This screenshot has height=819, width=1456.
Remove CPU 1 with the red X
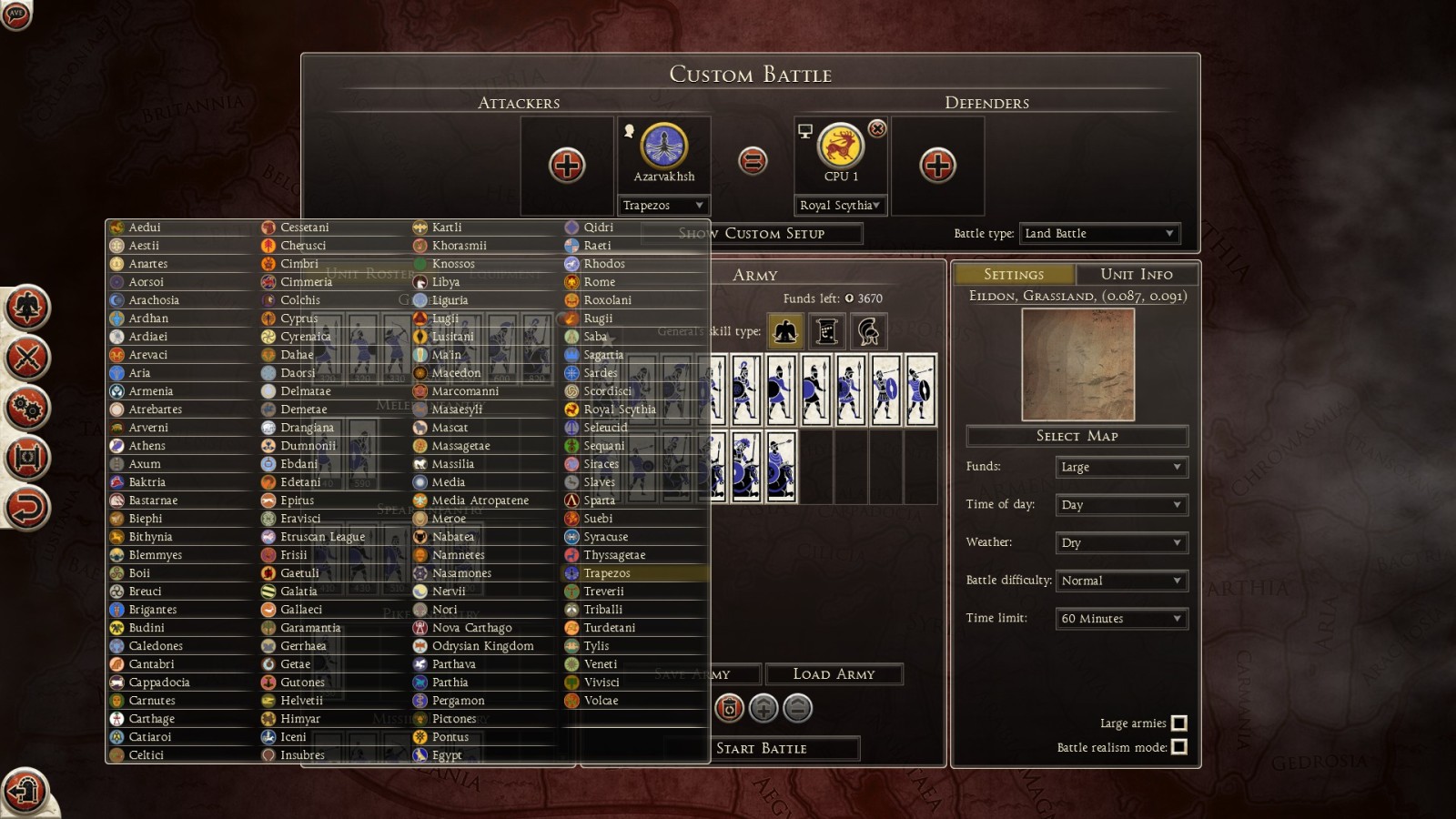[877, 129]
